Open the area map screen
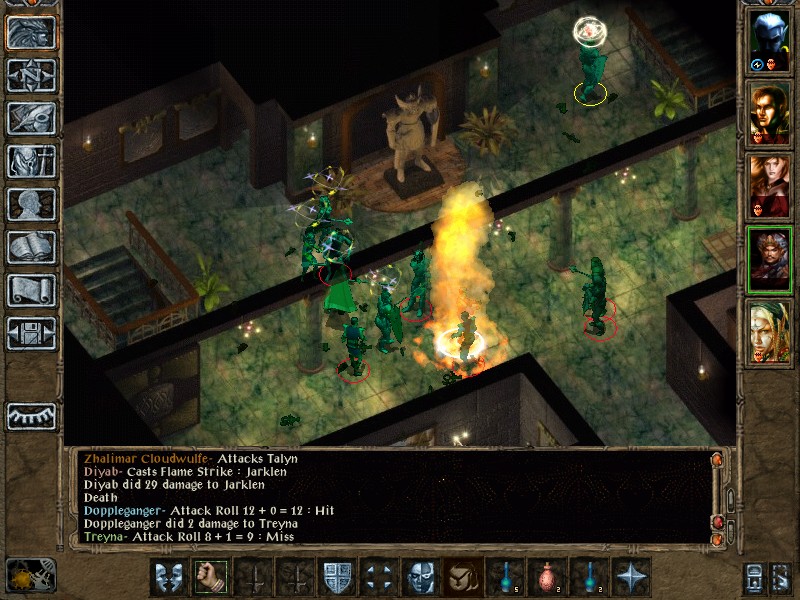 point(30,75)
